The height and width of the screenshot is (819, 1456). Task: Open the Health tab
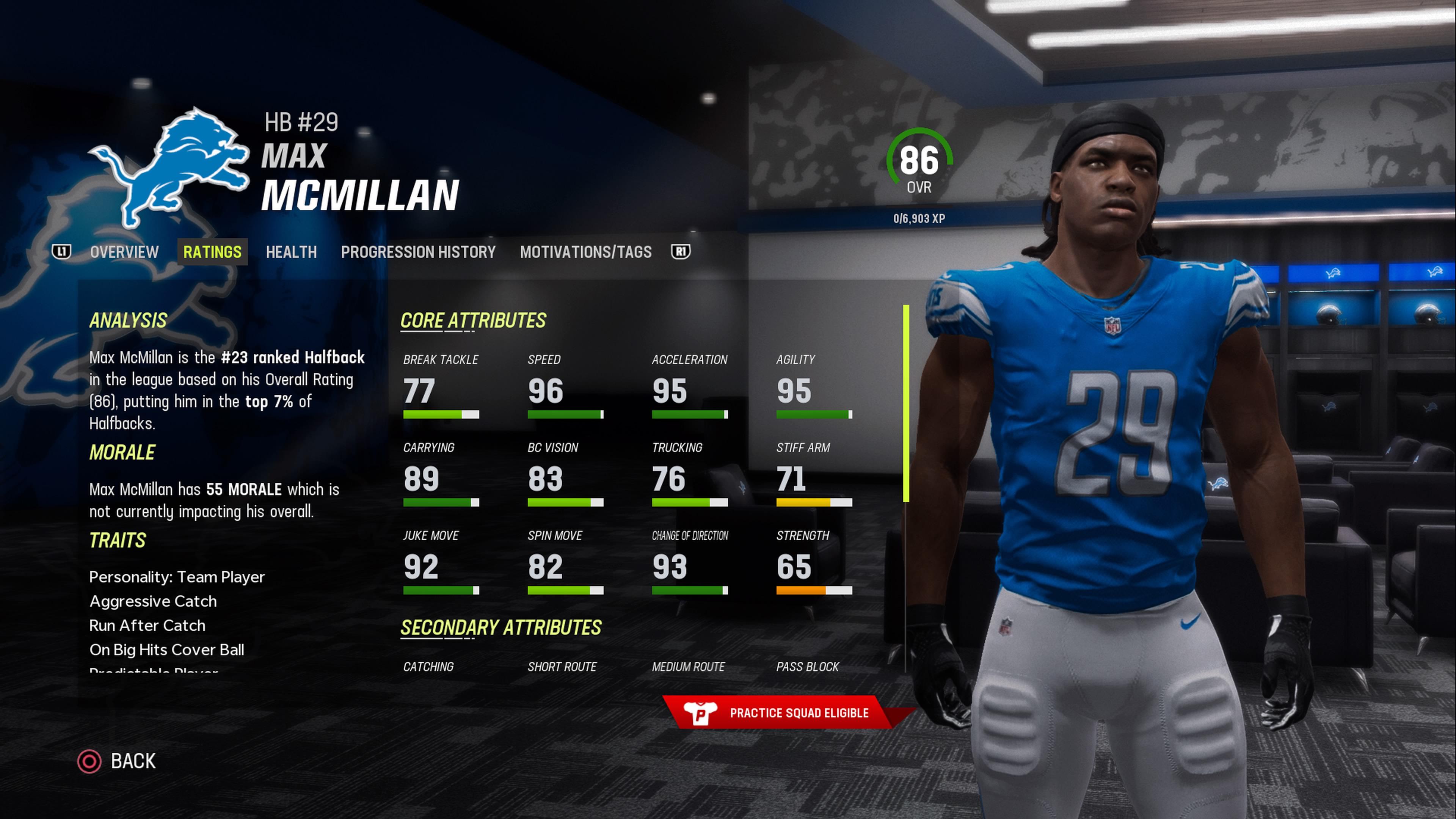291,252
